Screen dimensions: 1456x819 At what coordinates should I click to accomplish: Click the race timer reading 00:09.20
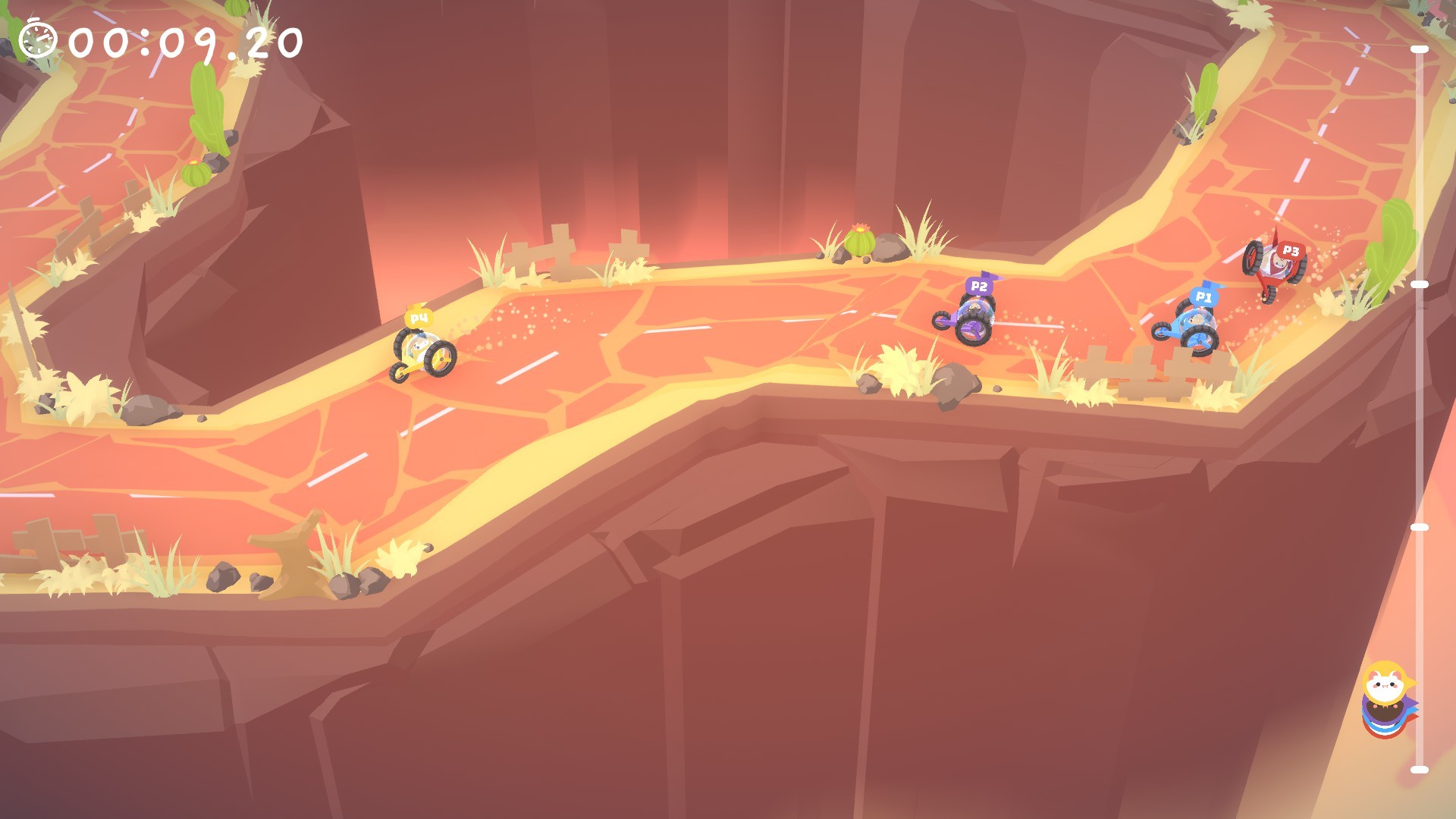pos(182,38)
